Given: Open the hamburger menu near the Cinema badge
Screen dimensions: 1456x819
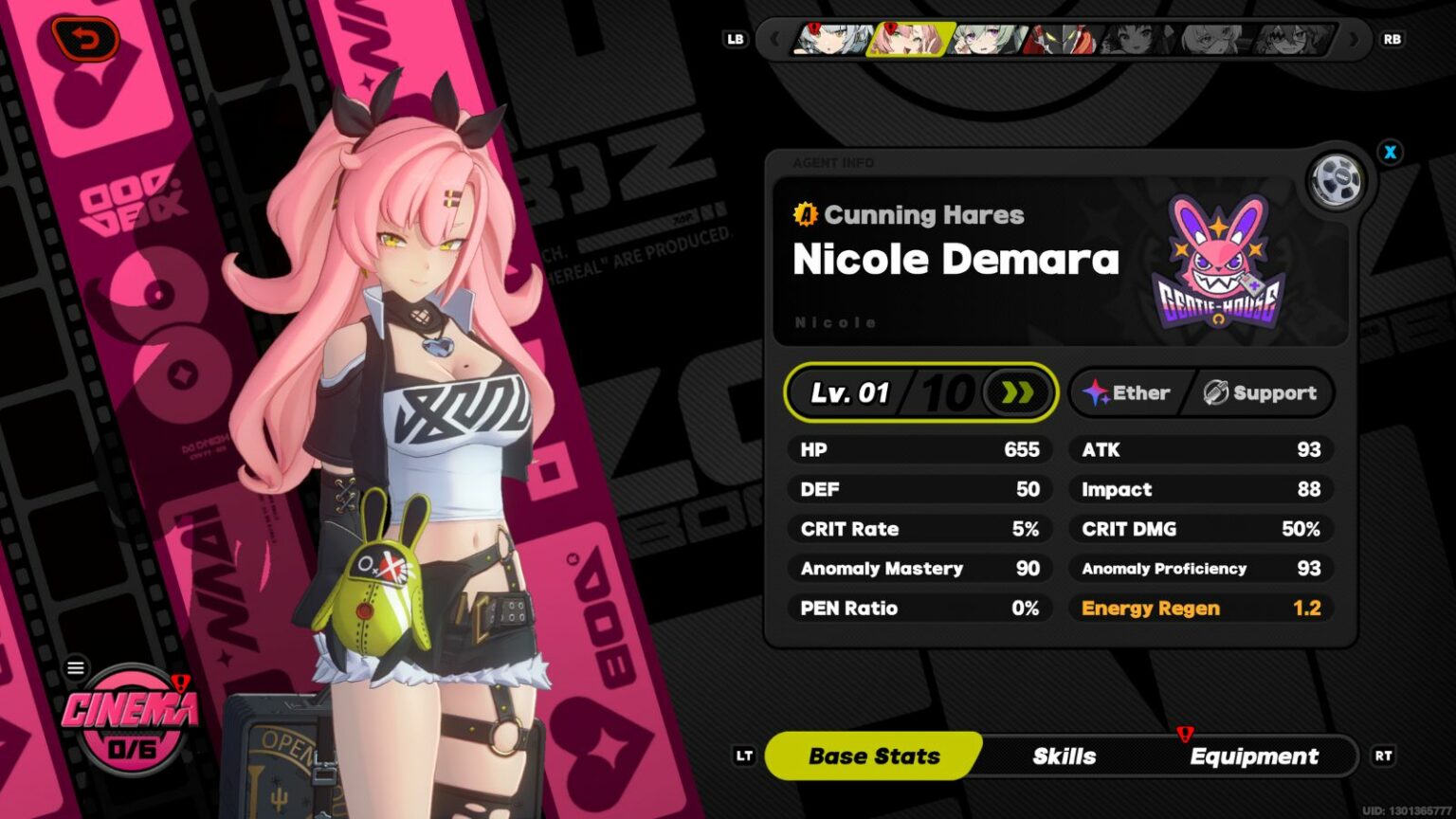Looking at the screenshot, I should pos(75,666).
